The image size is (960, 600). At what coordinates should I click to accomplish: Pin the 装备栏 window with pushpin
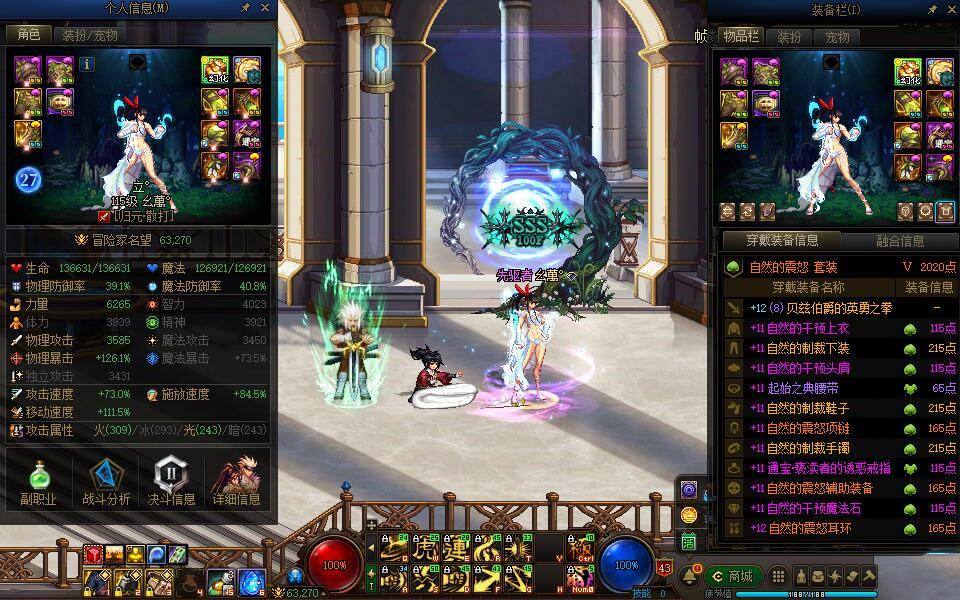click(x=932, y=9)
